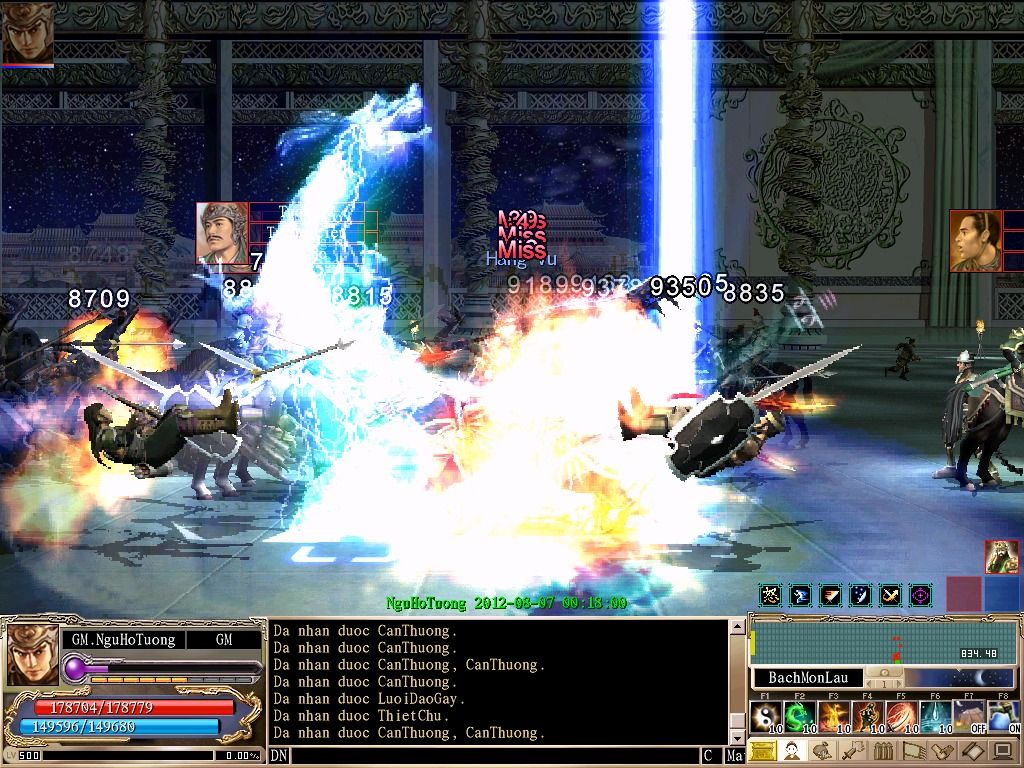Viewport: 1024px width, 768px height.
Task: Open the sword icon menu
Action: [853, 751]
